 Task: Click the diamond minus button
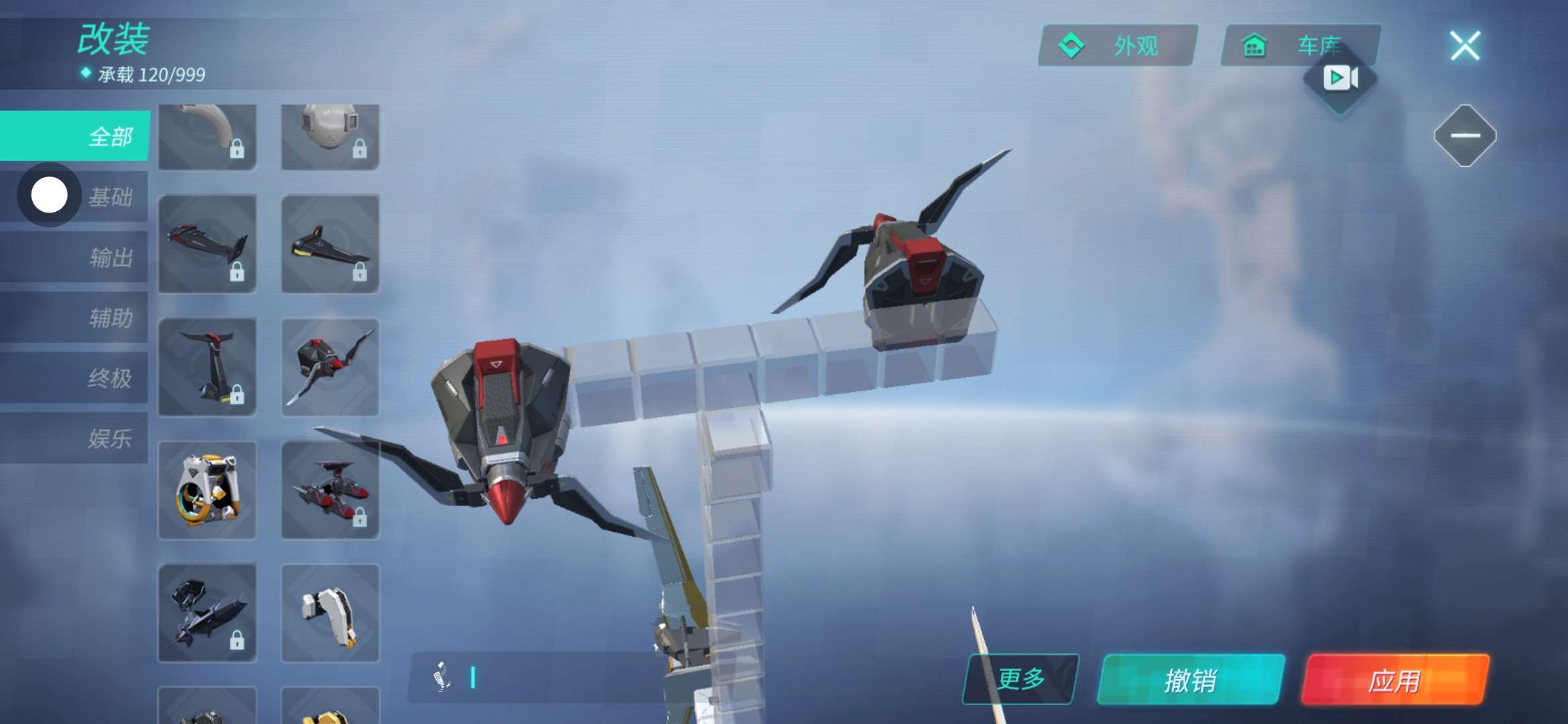click(1465, 135)
